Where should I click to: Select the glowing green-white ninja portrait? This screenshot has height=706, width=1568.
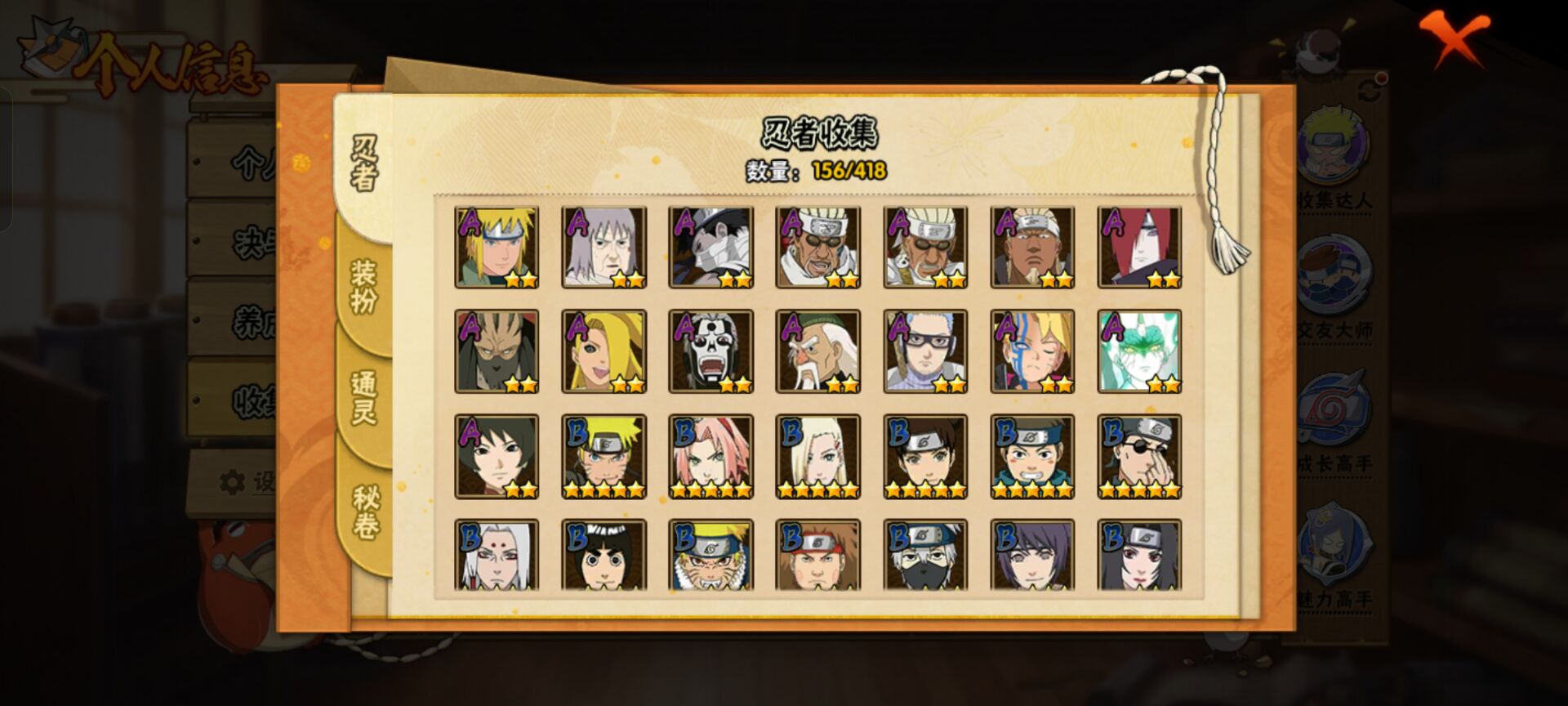(x=1139, y=351)
